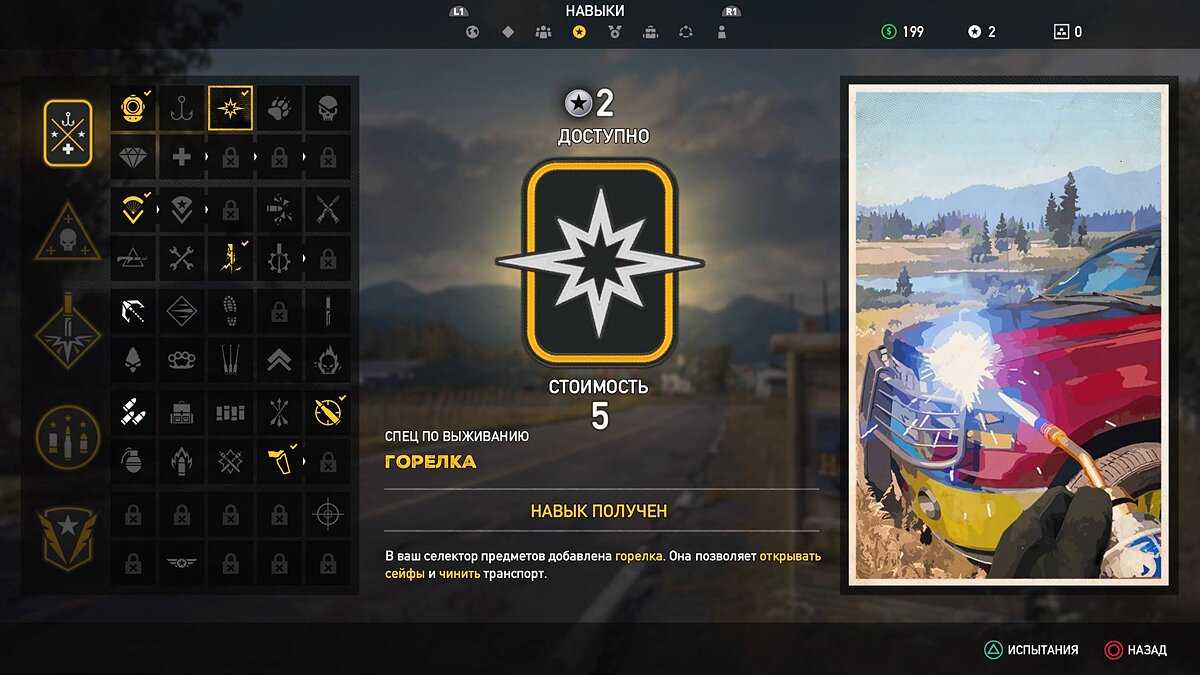Open the star shield skill category
The width and height of the screenshot is (1200, 675).
click(x=68, y=537)
